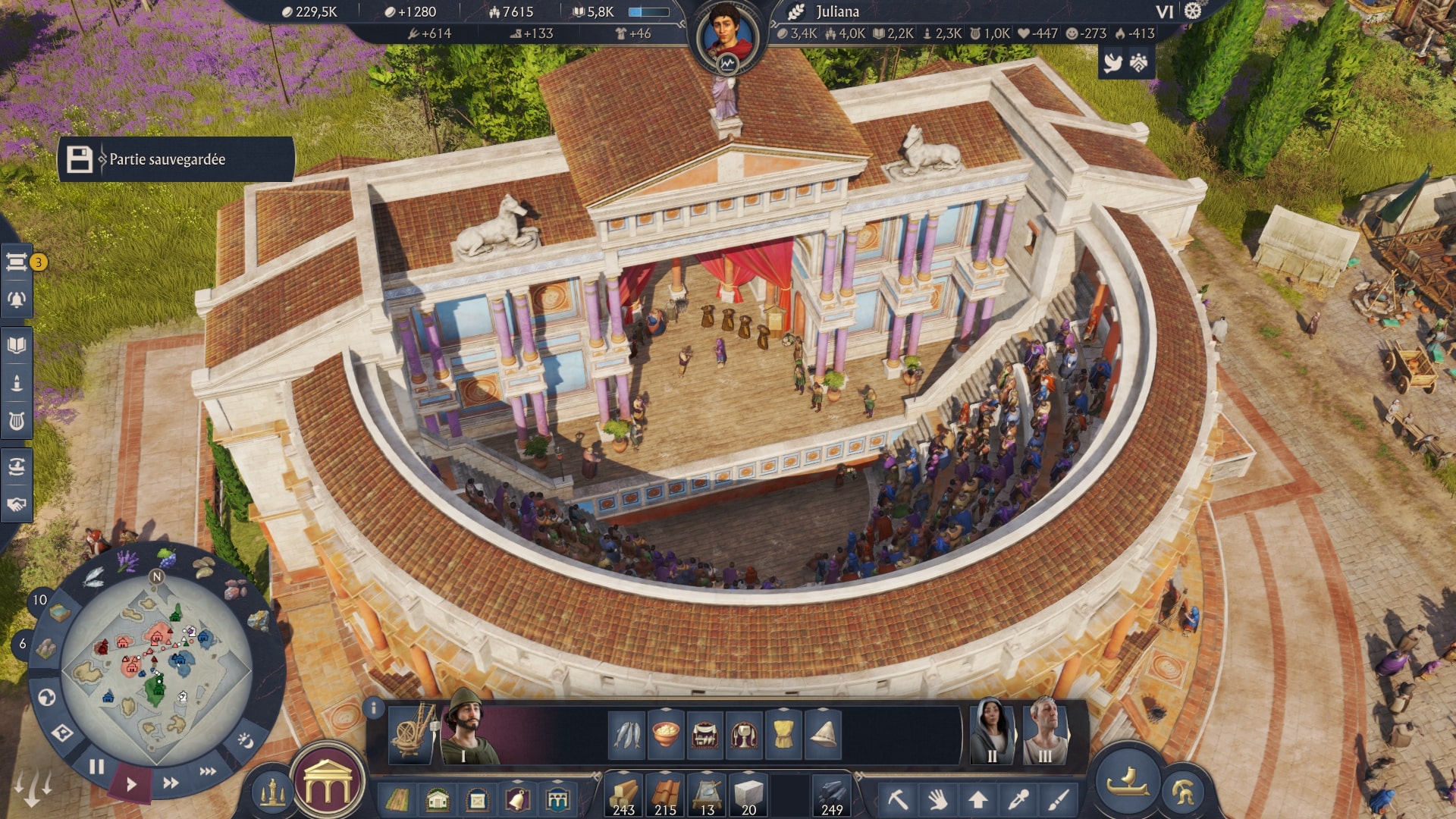The width and height of the screenshot is (1456, 819).
Task: Activate the pickaxe demolish tool
Action: pyautogui.click(x=898, y=799)
